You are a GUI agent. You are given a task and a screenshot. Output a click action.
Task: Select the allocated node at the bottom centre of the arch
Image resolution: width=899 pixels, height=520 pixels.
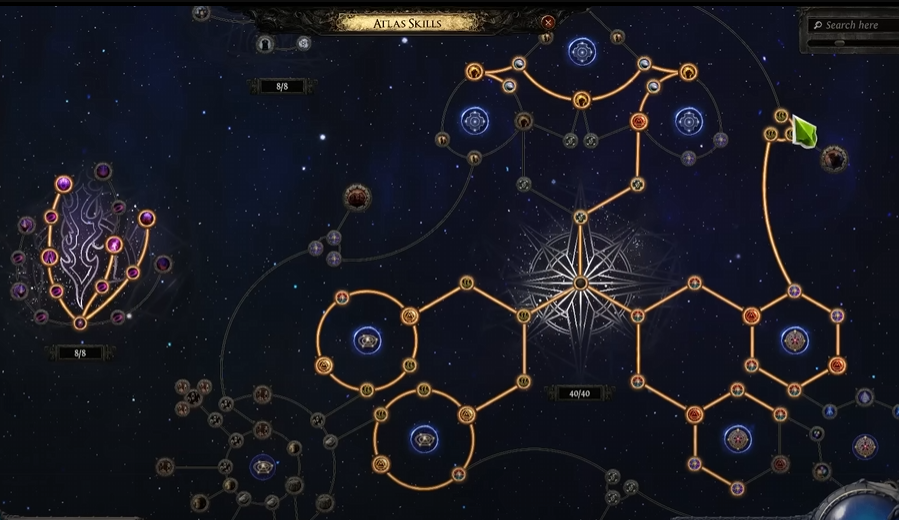click(582, 99)
